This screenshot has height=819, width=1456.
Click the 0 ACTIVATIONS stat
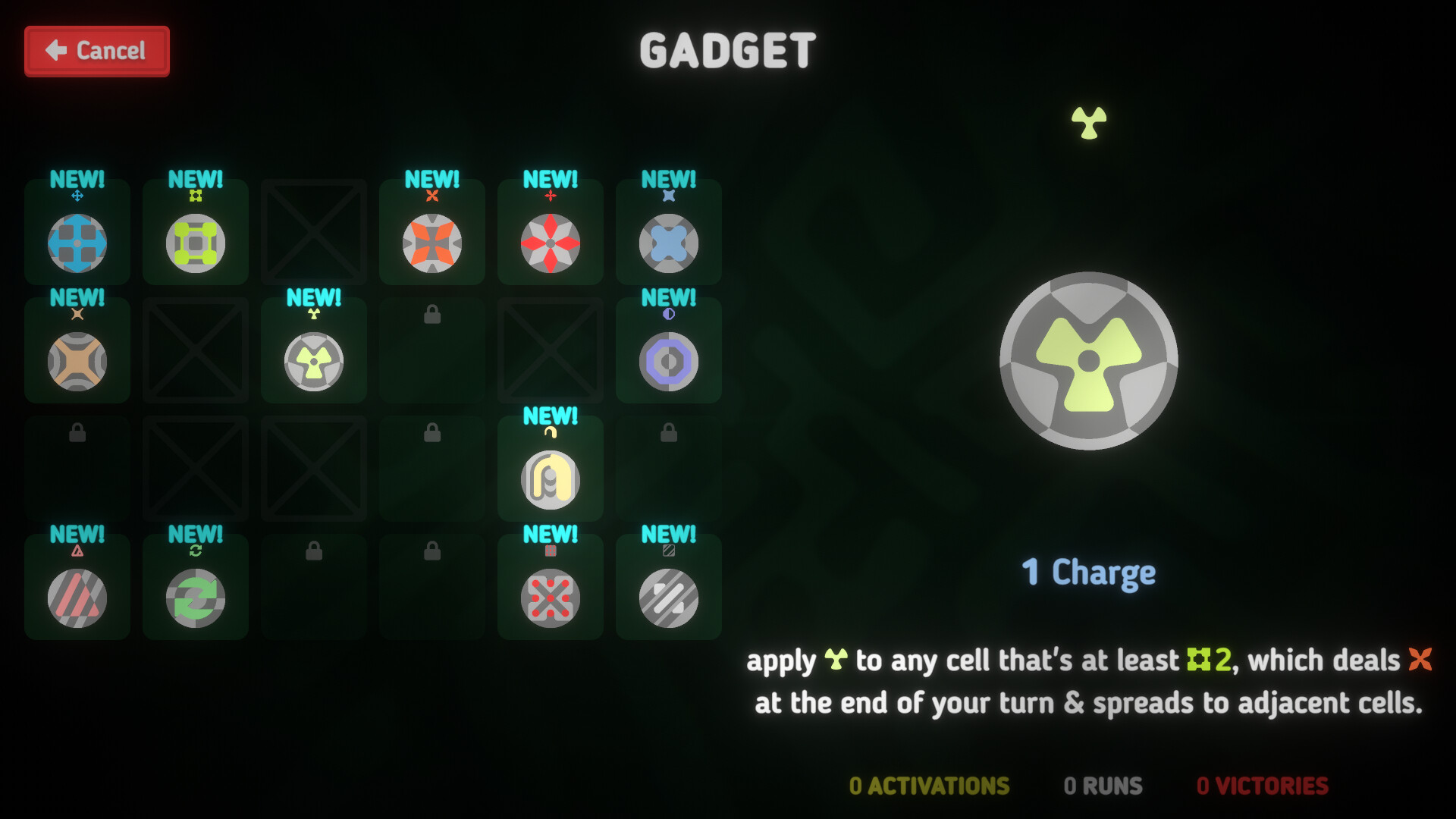(928, 786)
